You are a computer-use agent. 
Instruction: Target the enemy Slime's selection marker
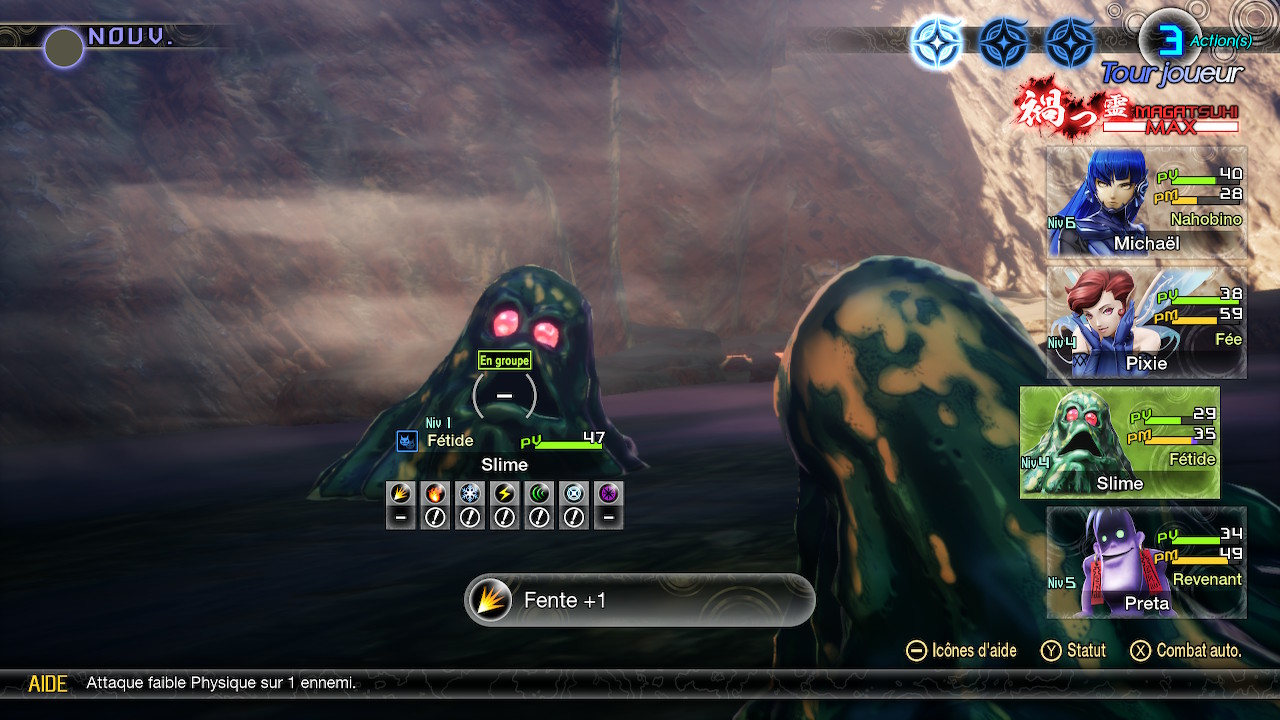[504, 396]
